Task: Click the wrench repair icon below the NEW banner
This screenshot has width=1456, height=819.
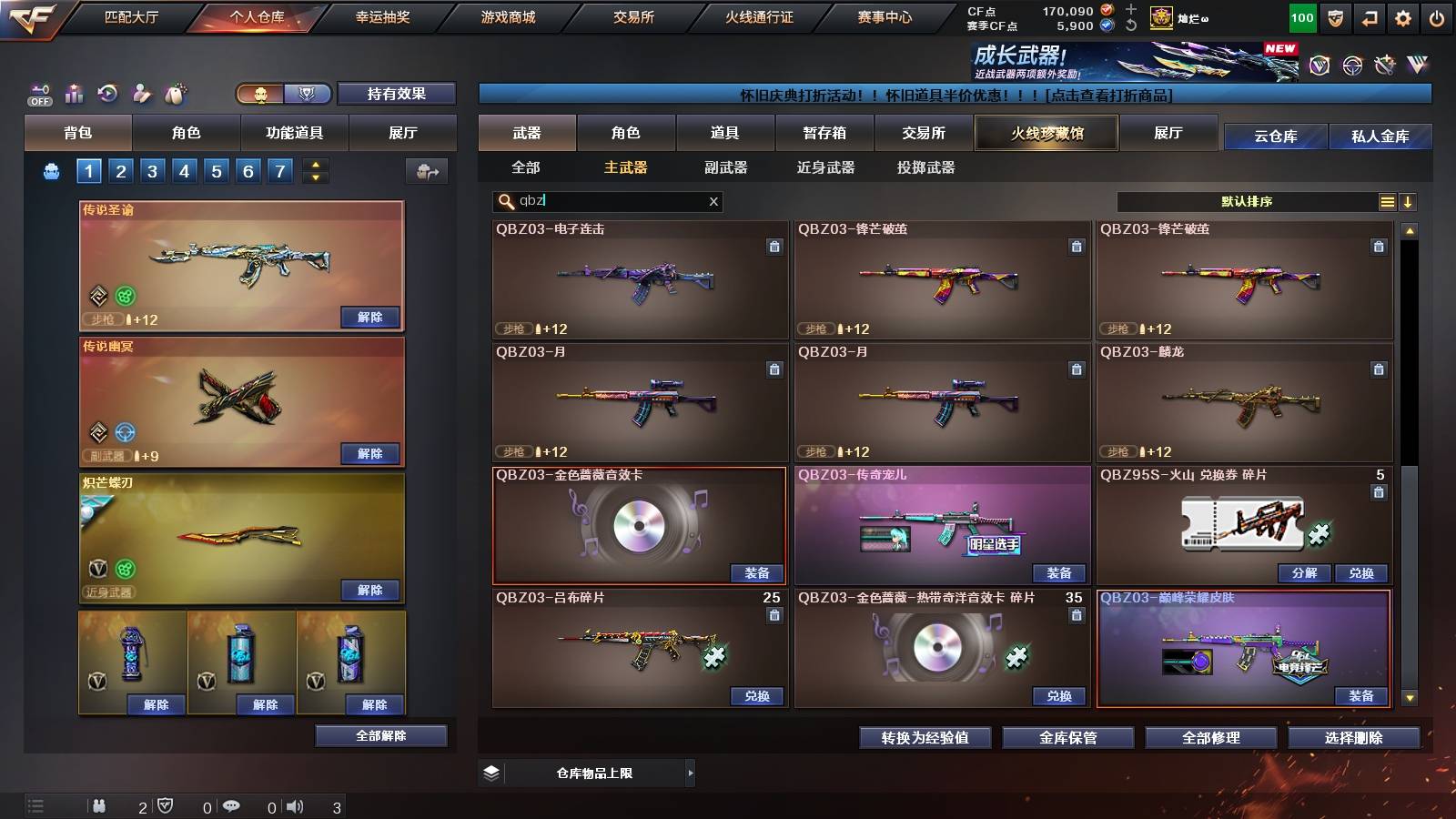Action: tap(1385, 65)
